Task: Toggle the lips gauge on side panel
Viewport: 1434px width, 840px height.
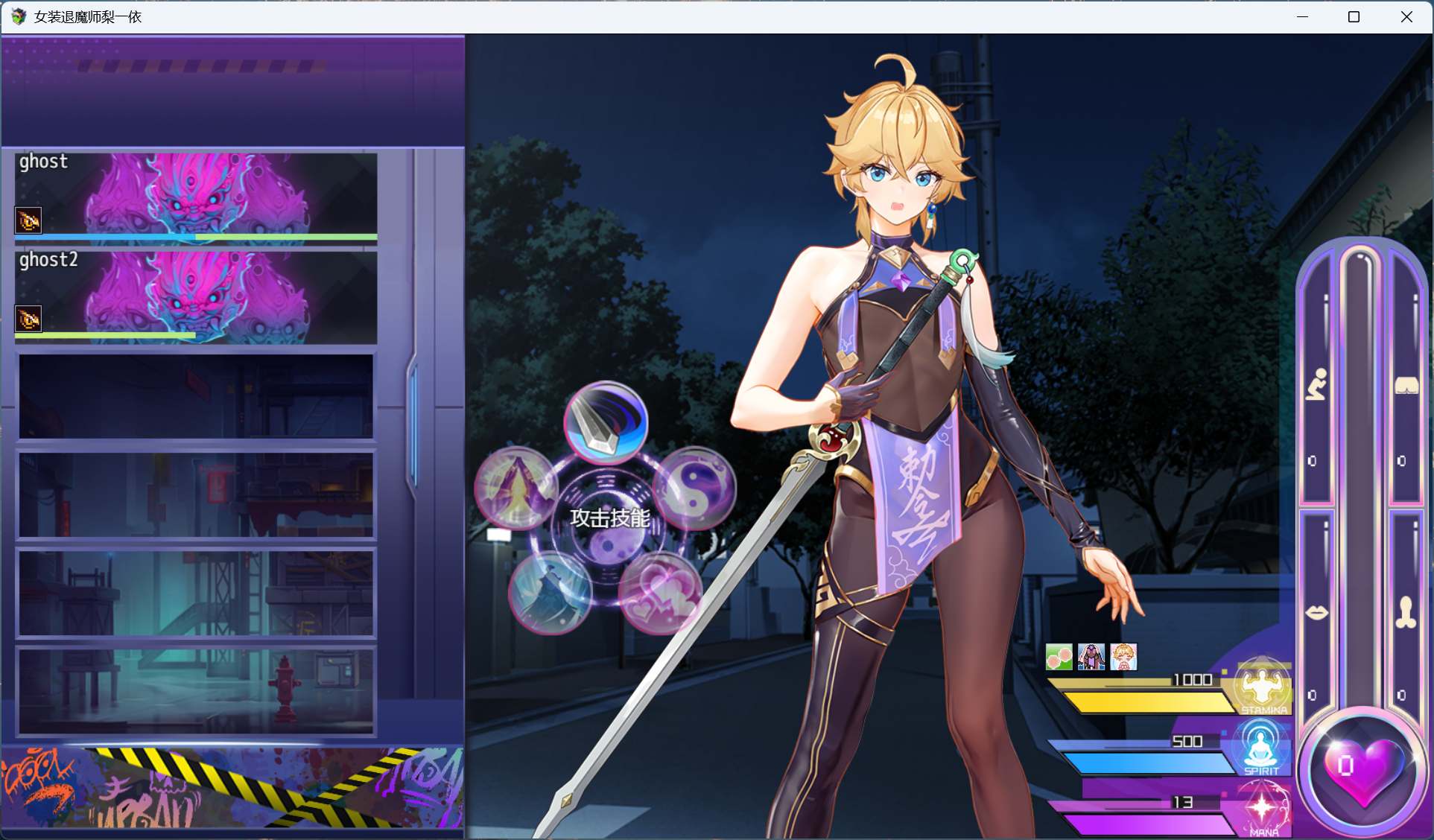Action: [1319, 611]
